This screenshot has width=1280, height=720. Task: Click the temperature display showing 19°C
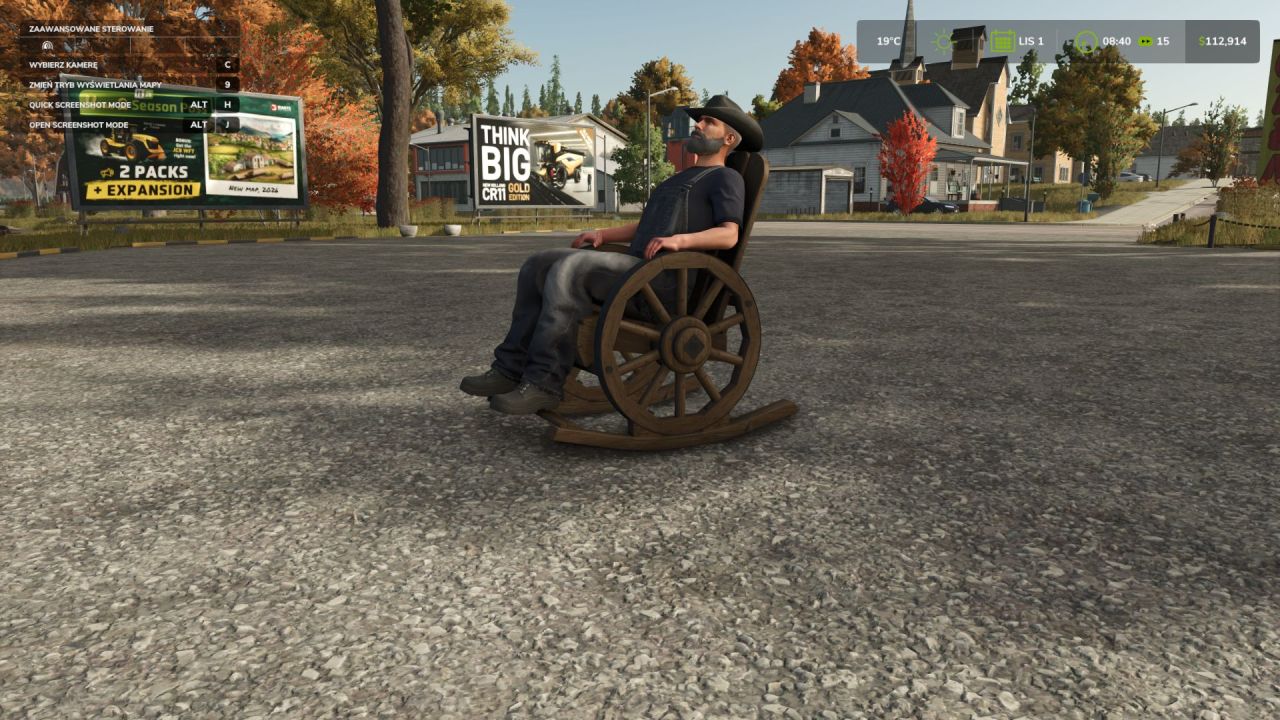(886, 41)
